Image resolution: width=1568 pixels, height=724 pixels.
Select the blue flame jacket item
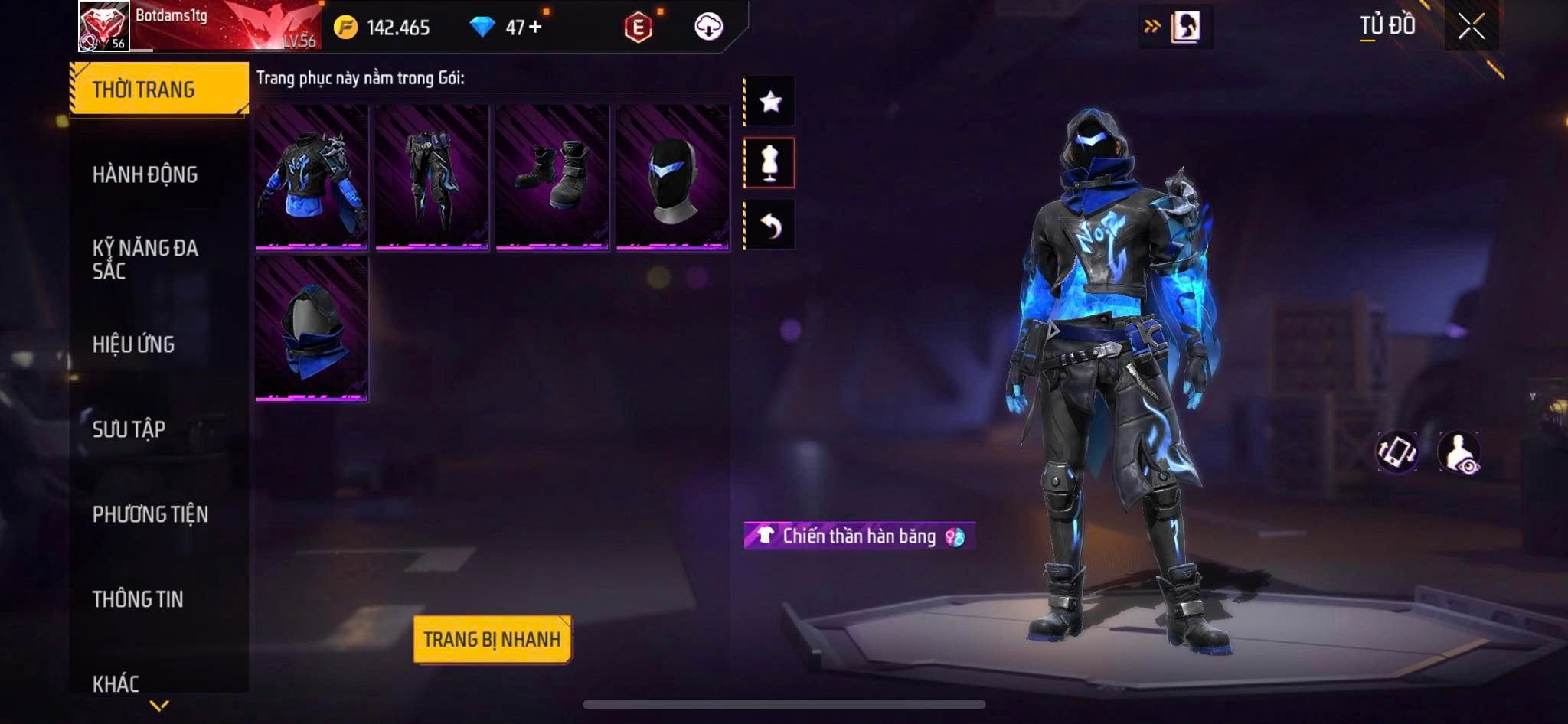312,178
